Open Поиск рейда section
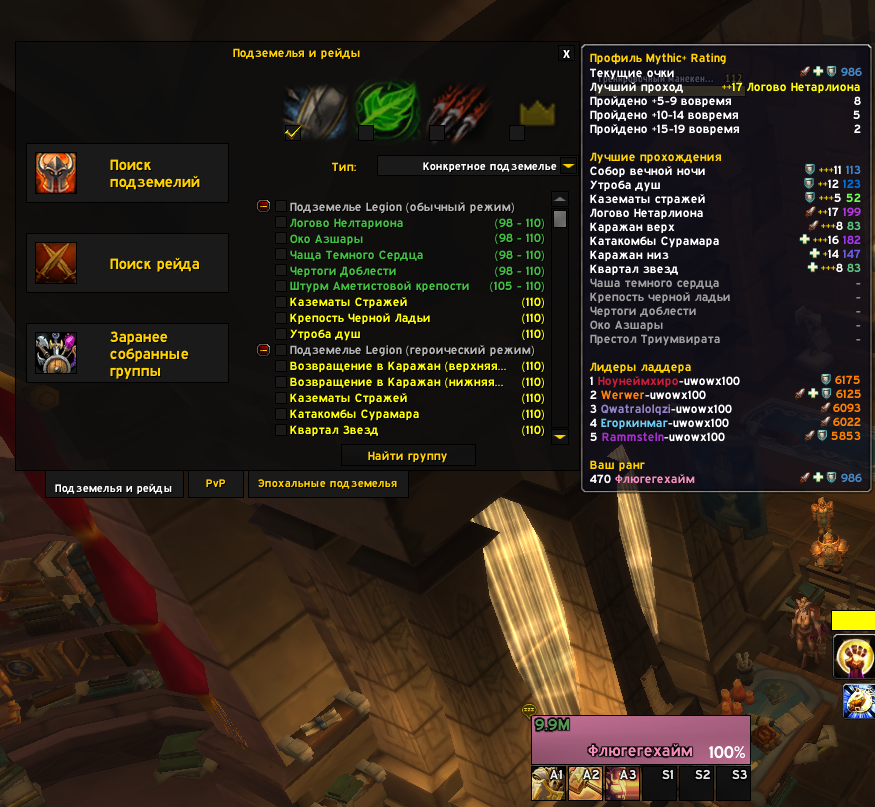The height and width of the screenshot is (807, 875). (x=128, y=264)
